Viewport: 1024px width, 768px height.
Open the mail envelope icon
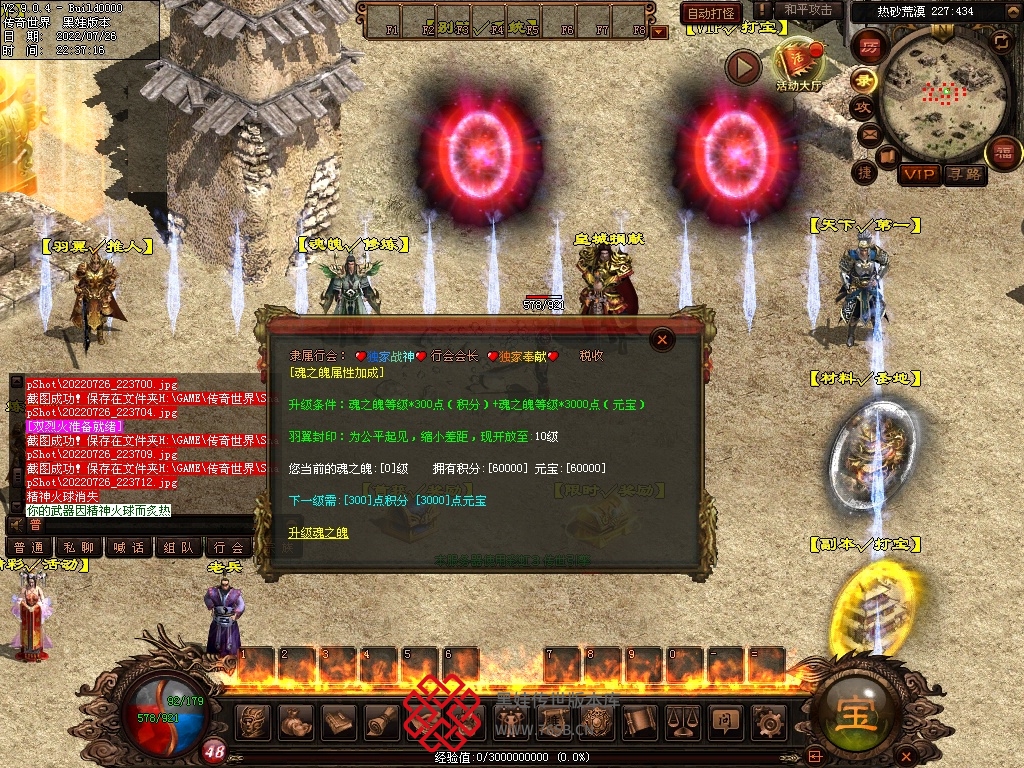tap(868, 133)
